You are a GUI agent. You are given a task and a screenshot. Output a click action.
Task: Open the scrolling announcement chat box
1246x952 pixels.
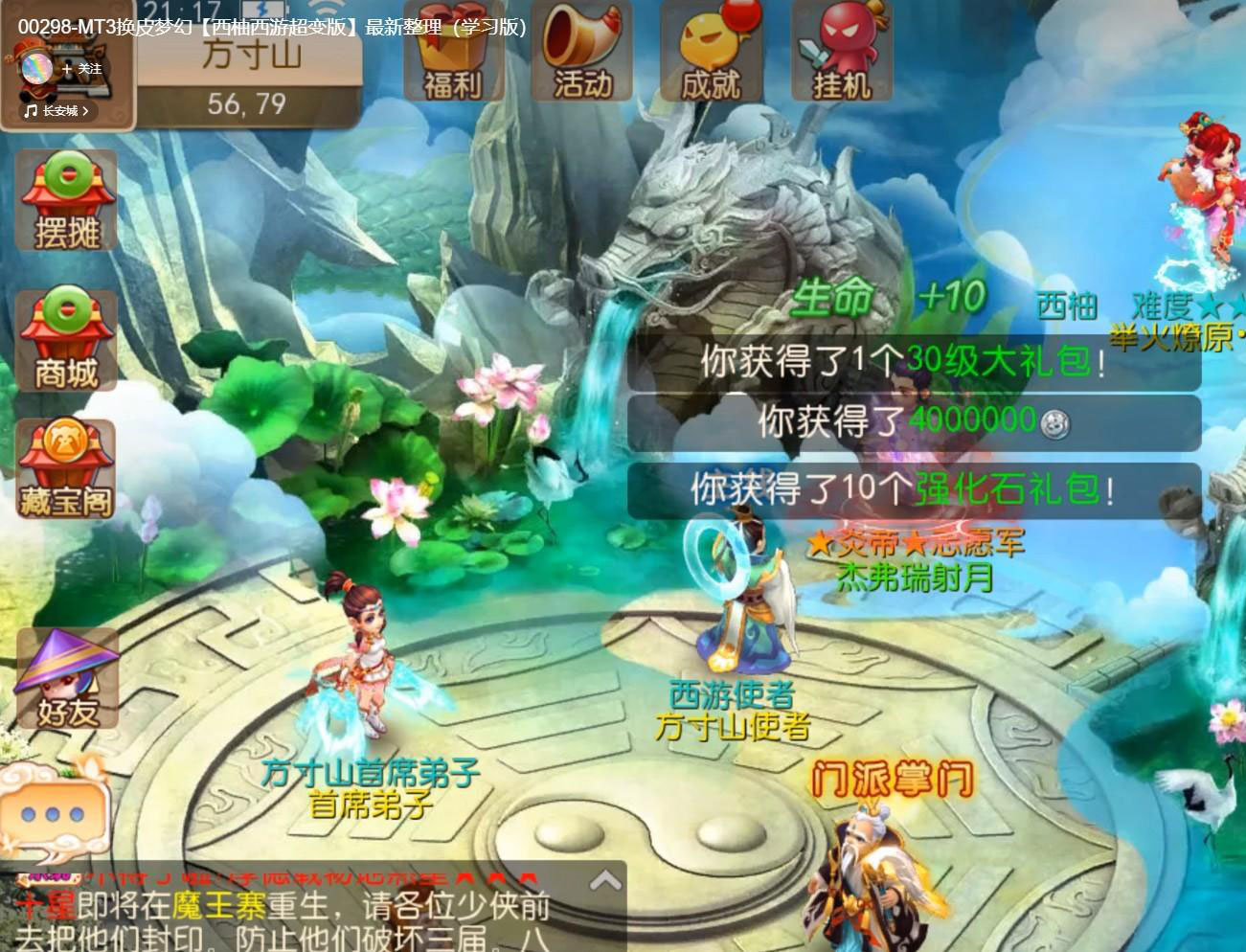pos(287,915)
